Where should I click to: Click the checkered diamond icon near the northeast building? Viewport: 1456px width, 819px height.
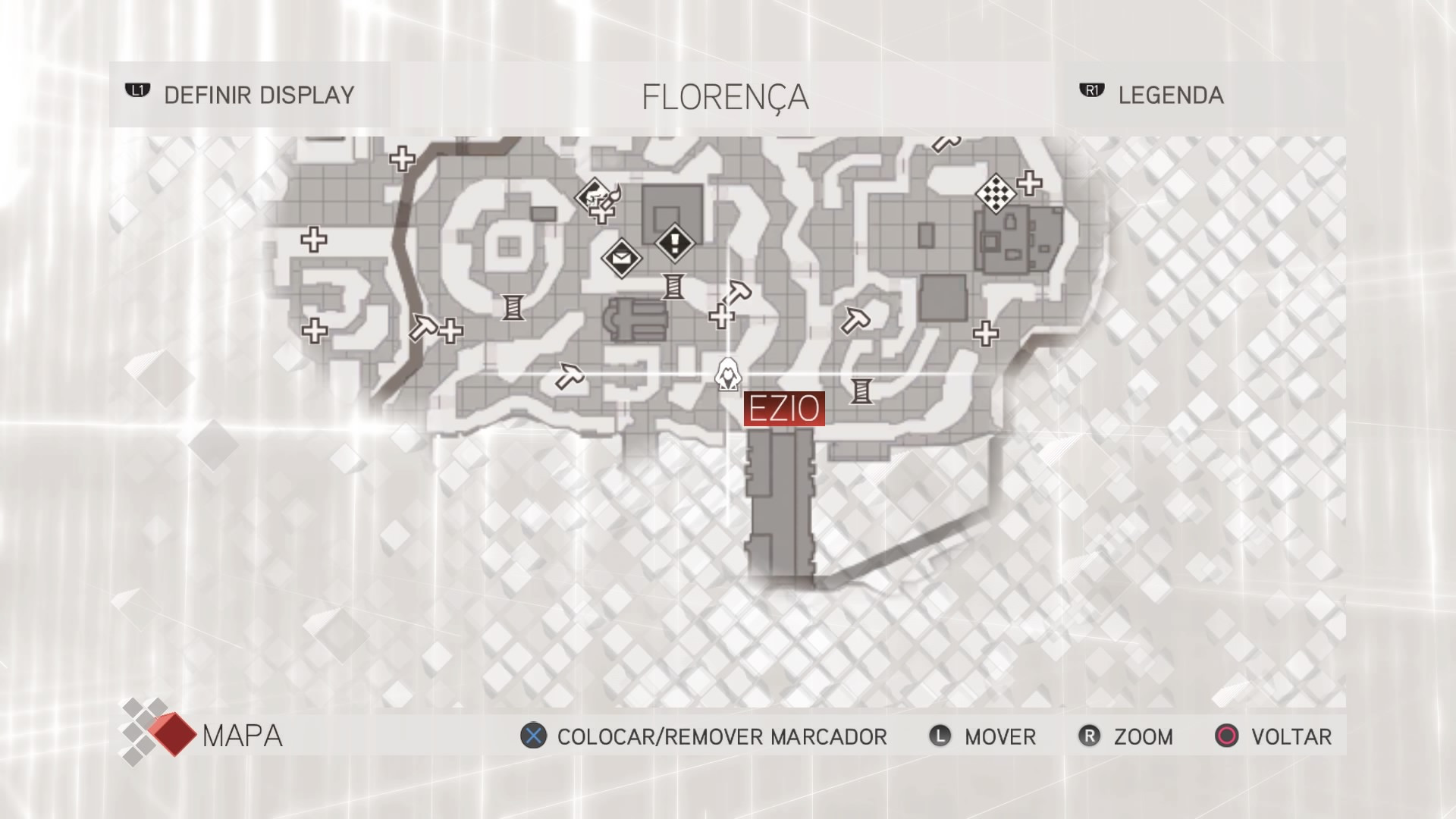[996, 195]
